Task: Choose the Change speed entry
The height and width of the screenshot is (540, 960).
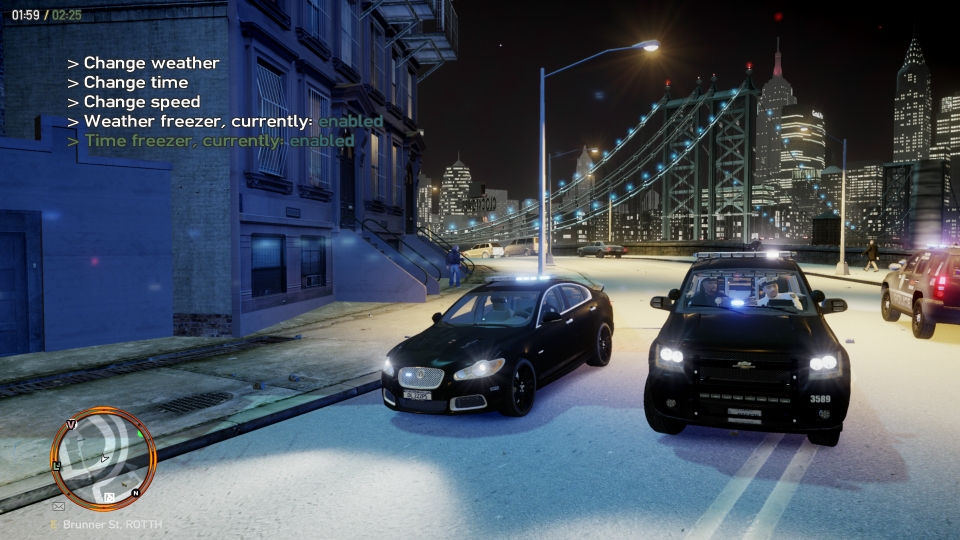Action: point(141,102)
